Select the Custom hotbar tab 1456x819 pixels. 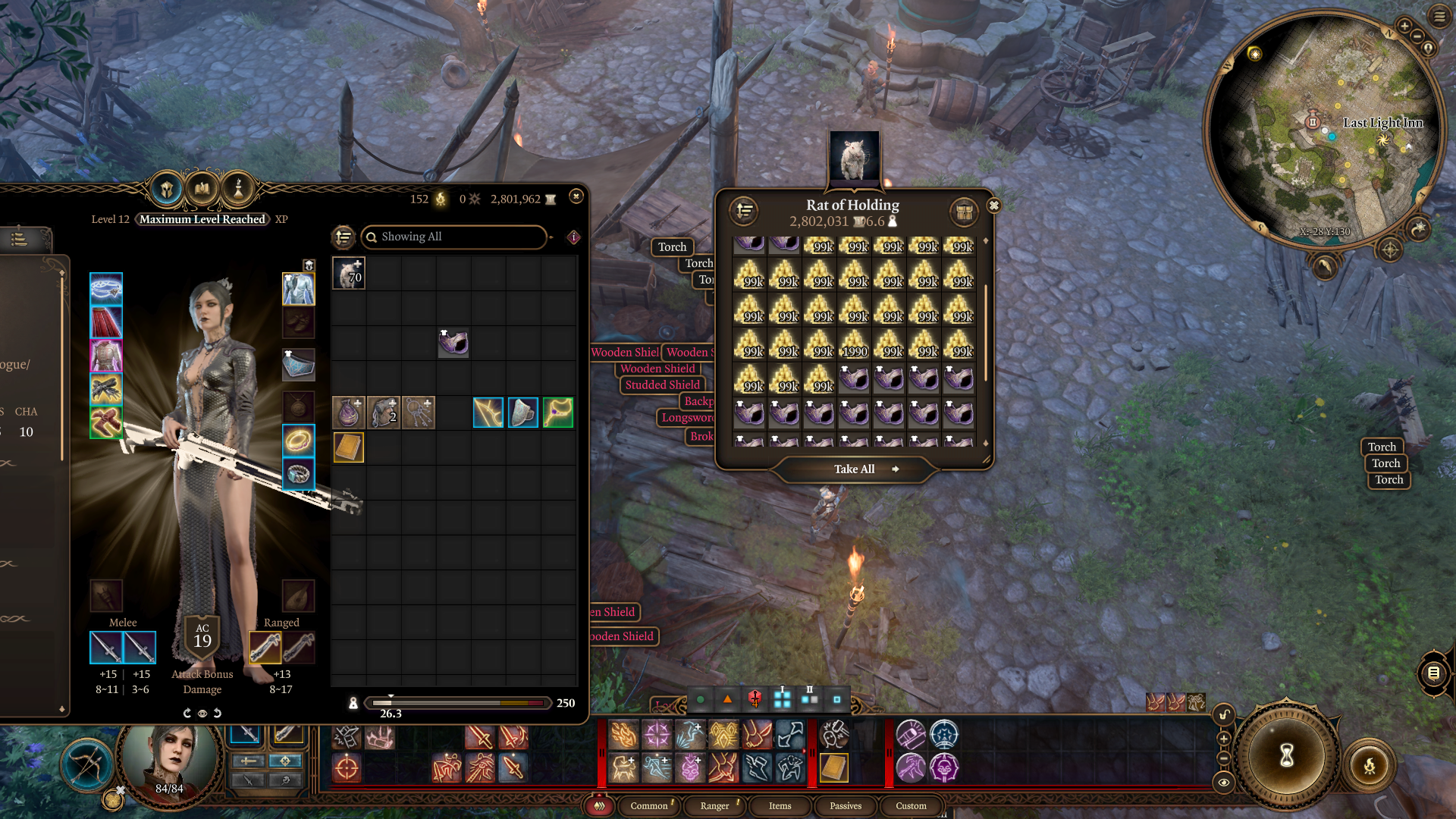(911, 805)
